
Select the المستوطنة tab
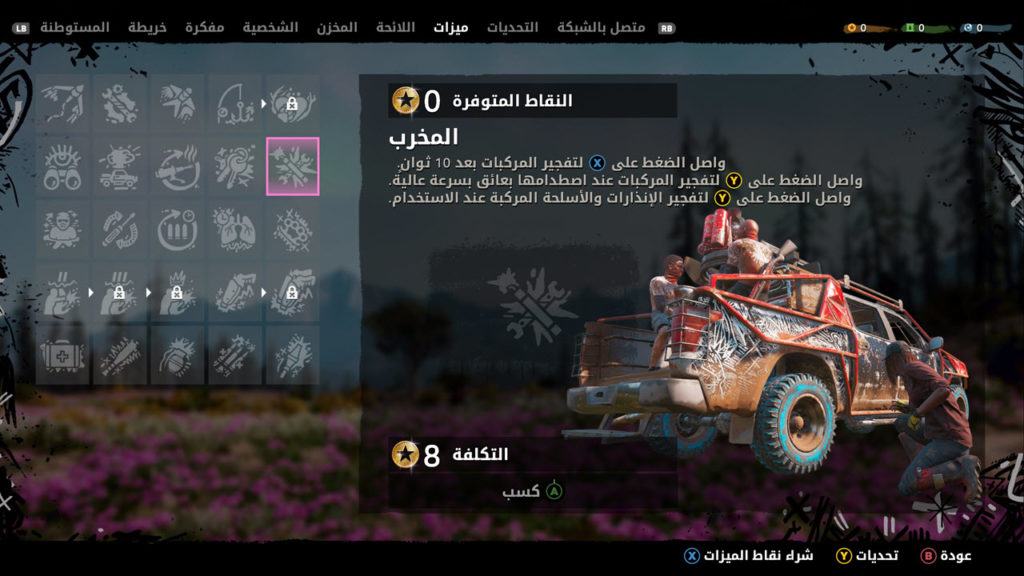tap(75, 27)
